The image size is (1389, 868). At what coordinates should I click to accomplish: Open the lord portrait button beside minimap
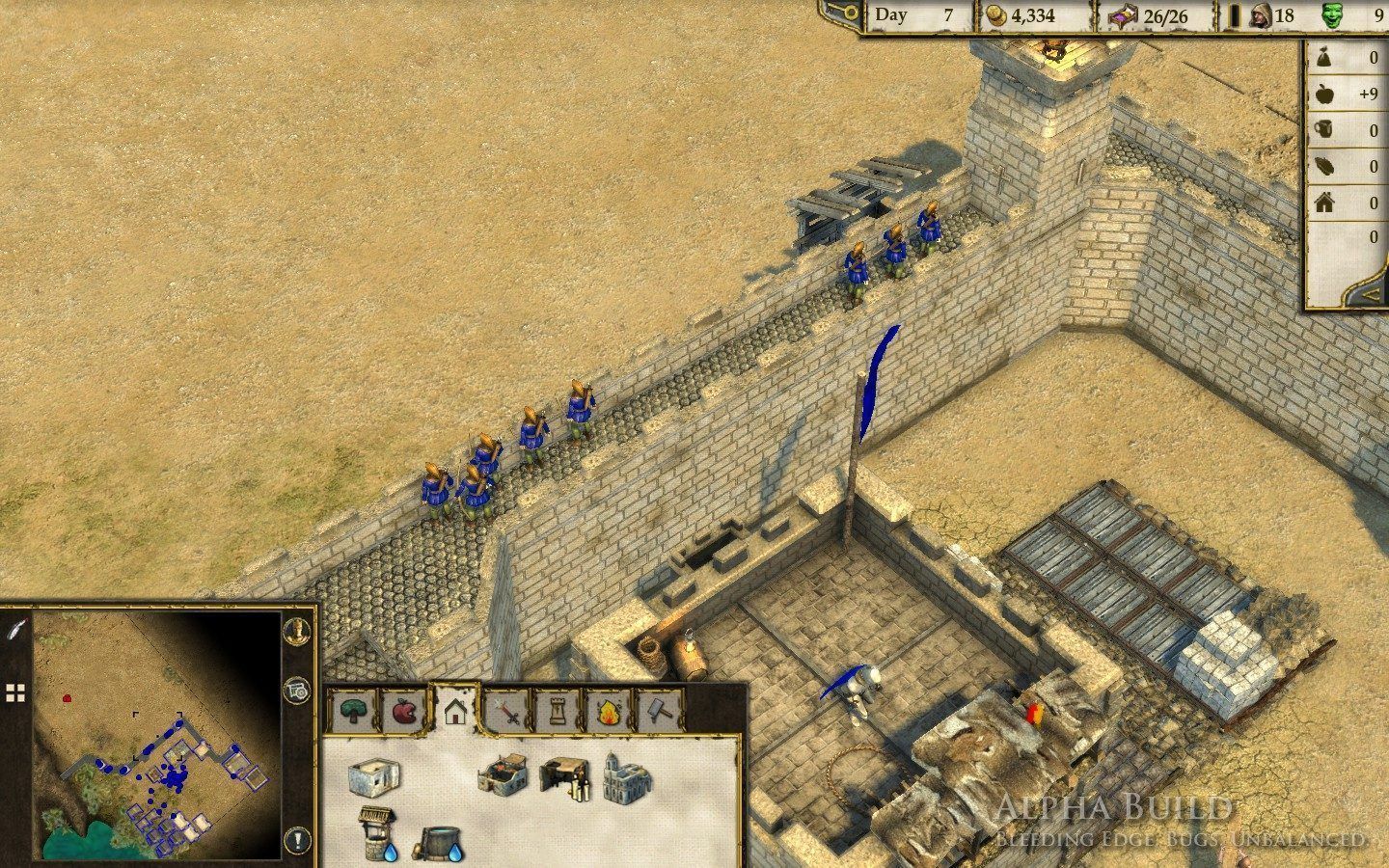click(x=298, y=630)
